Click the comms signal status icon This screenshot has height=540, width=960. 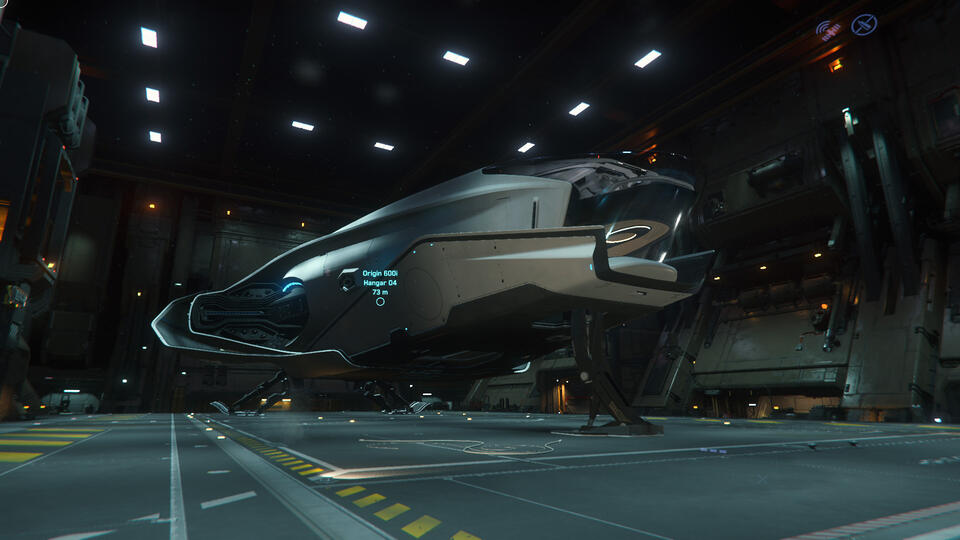pyautogui.click(x=827, y=29)
